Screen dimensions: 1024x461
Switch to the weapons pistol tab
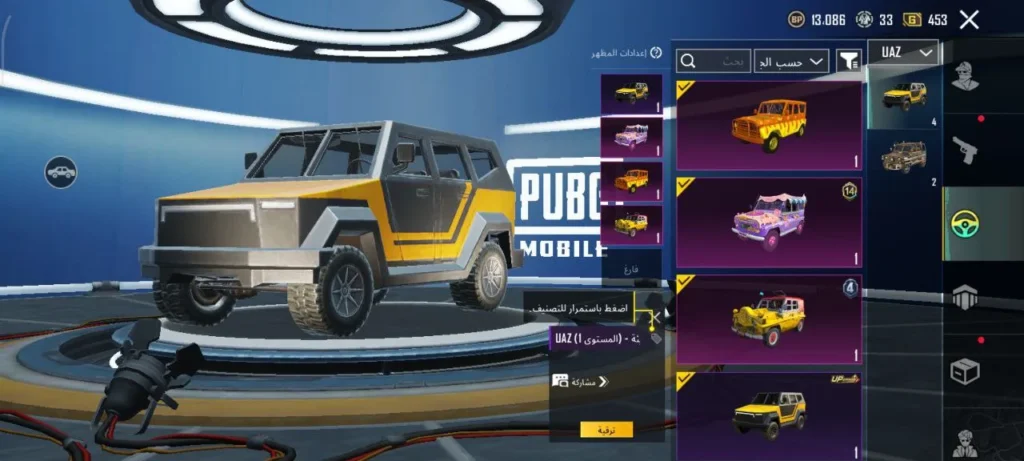pos(966,151)
